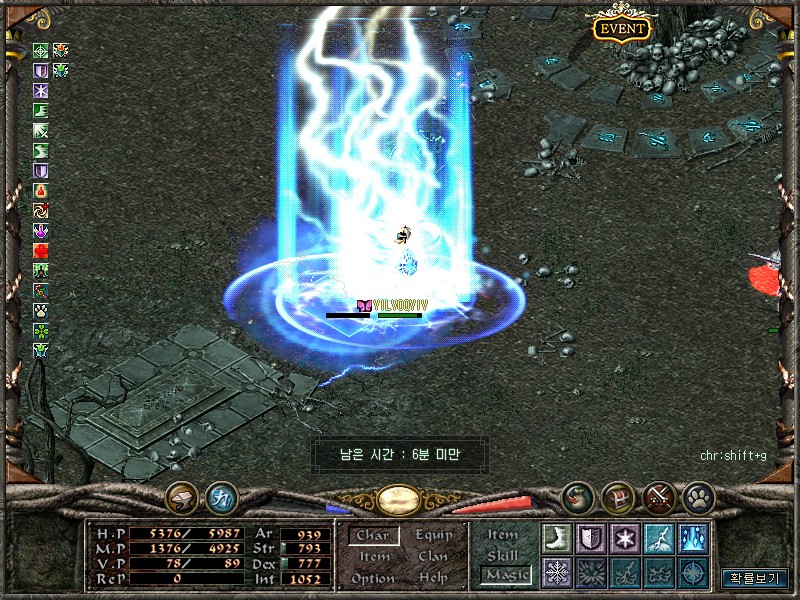800x600 pixels.
Task: Cast the ice shards spell icon
Action: point(692,538)
